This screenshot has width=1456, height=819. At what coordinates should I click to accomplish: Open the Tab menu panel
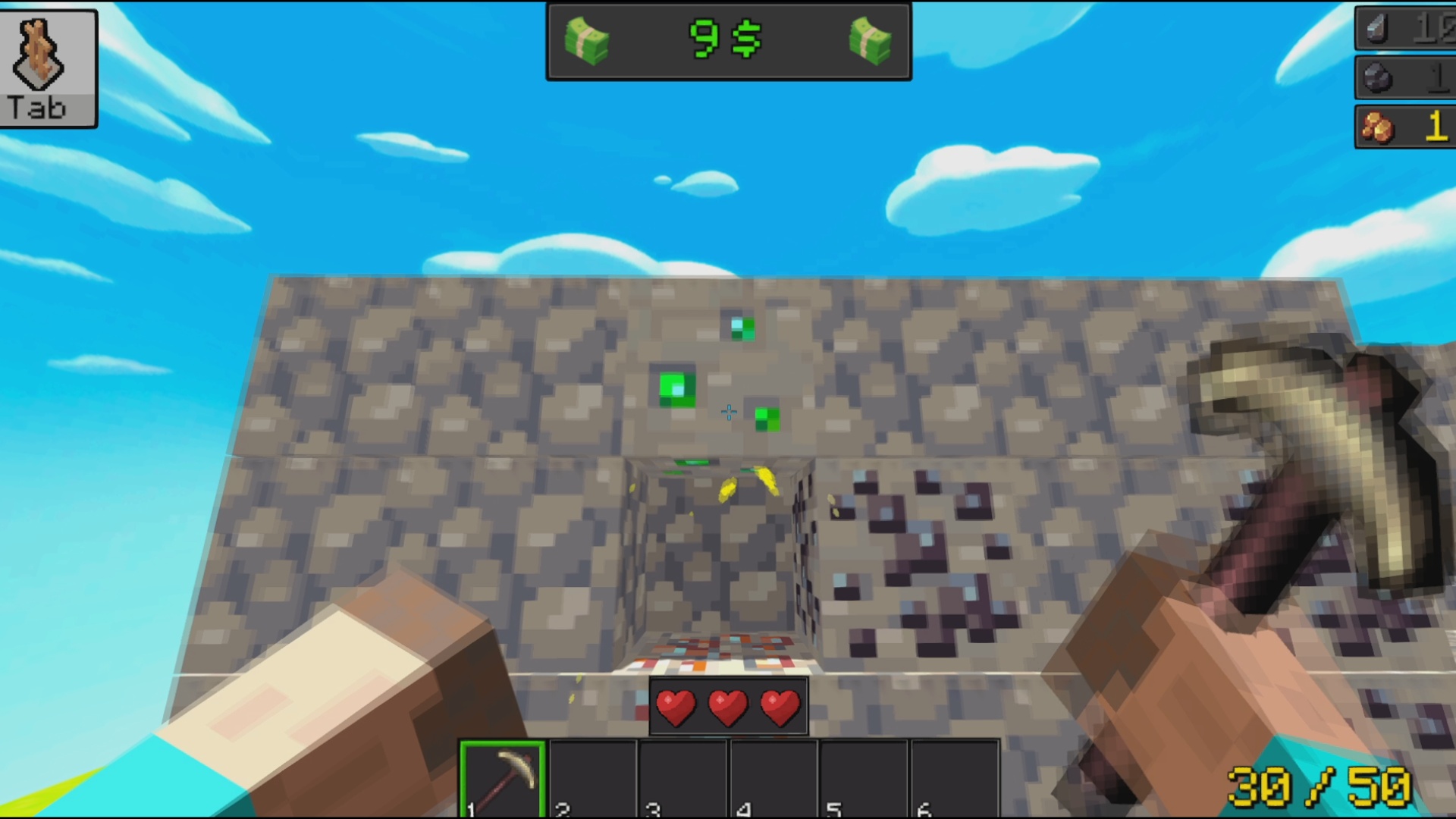pyautogui.click(x=49, y=68)
